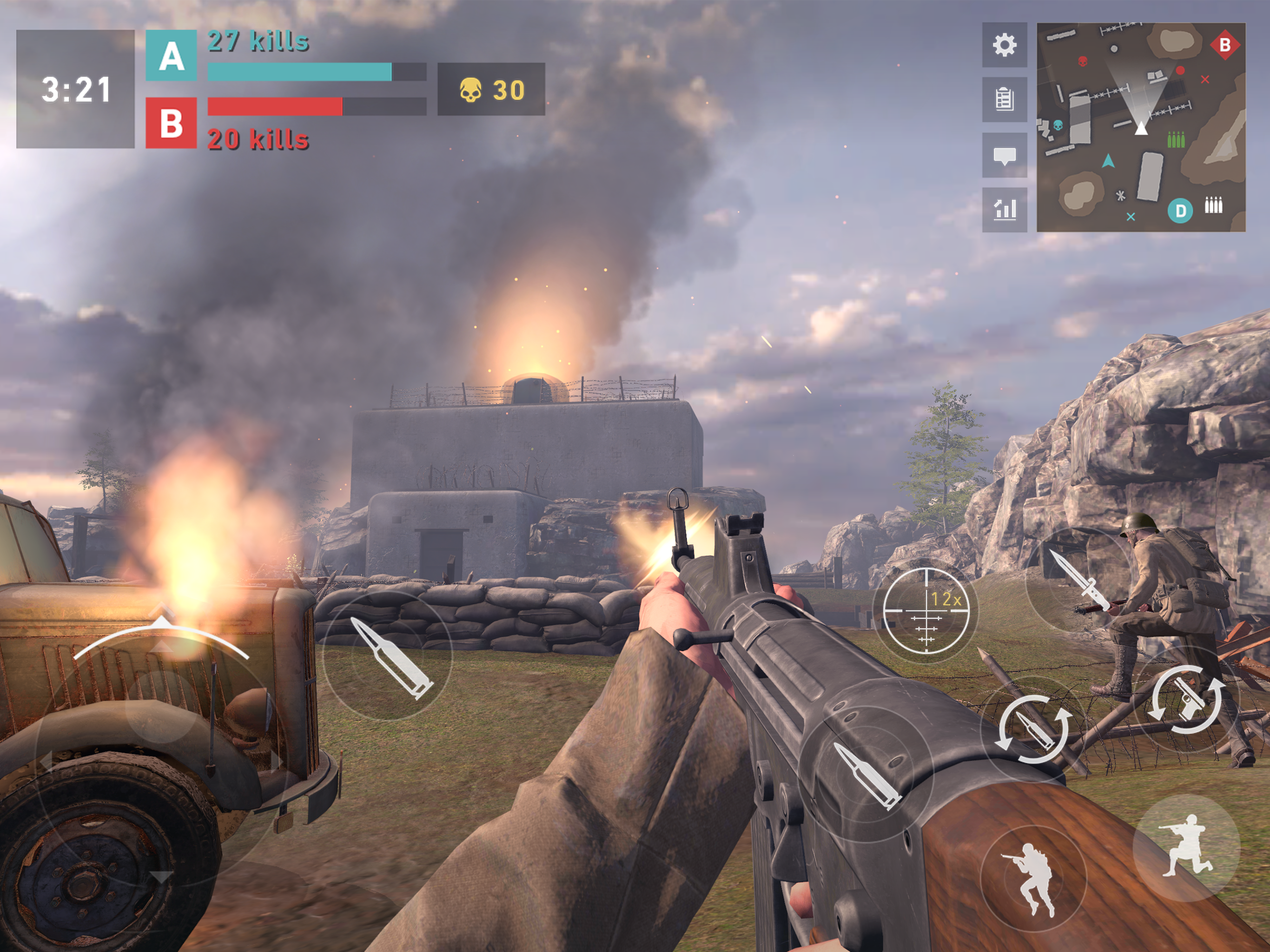Select the red B marker on minimap
This screenshot has width=1270, height=952.
click(1224, 45)
